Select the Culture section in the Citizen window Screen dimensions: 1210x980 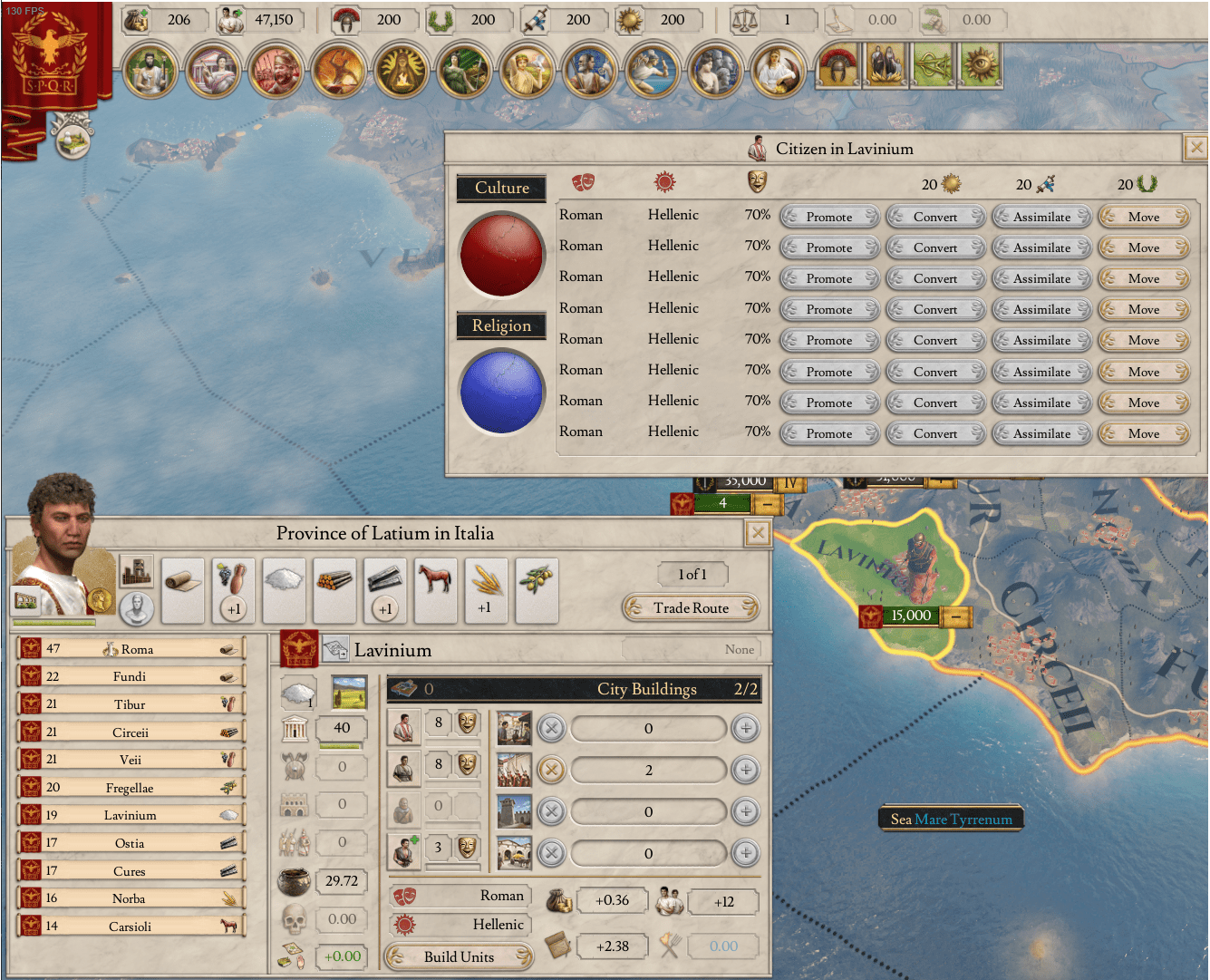click(501, 188)
